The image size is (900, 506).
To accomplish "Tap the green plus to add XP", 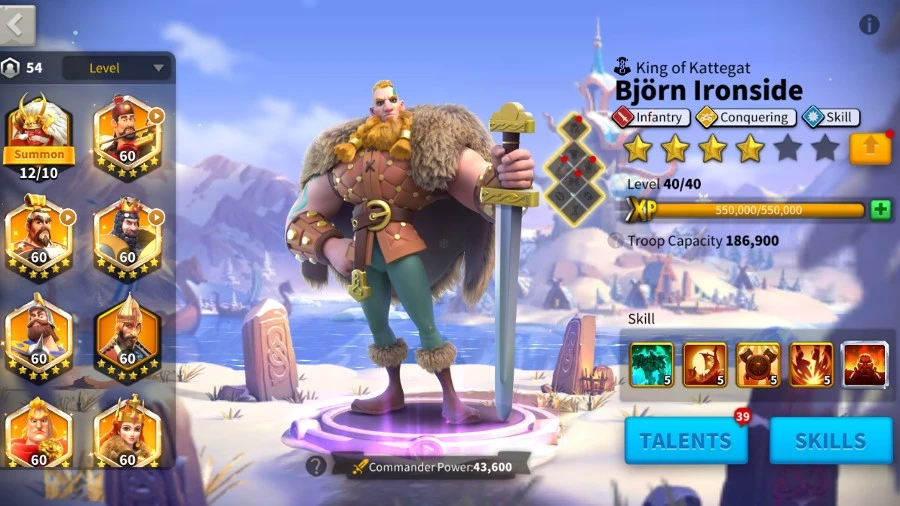I will tap(880, 210).
